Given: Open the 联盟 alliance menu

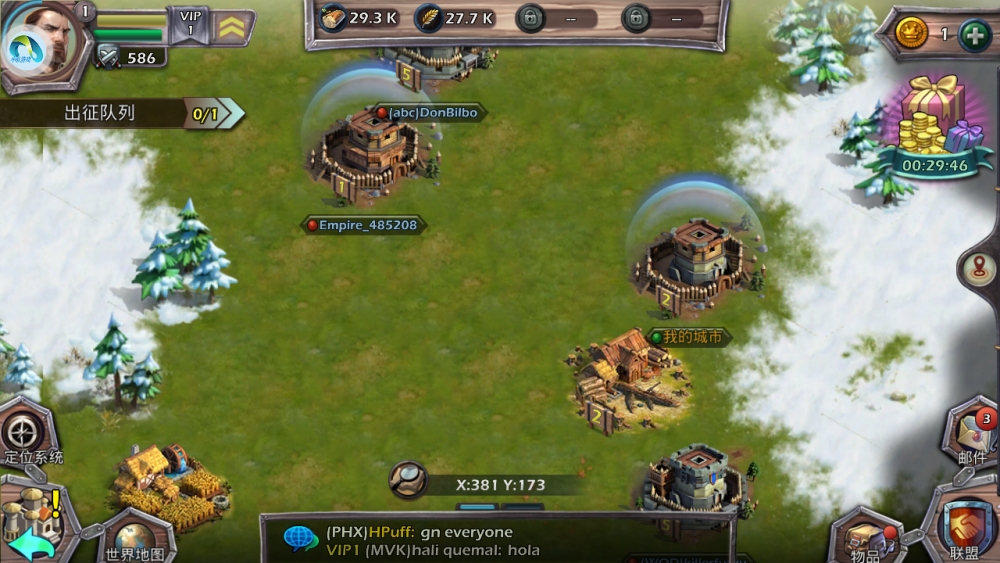Looking at the screenshot, I should pyautogui.click(x=965, y=528).
